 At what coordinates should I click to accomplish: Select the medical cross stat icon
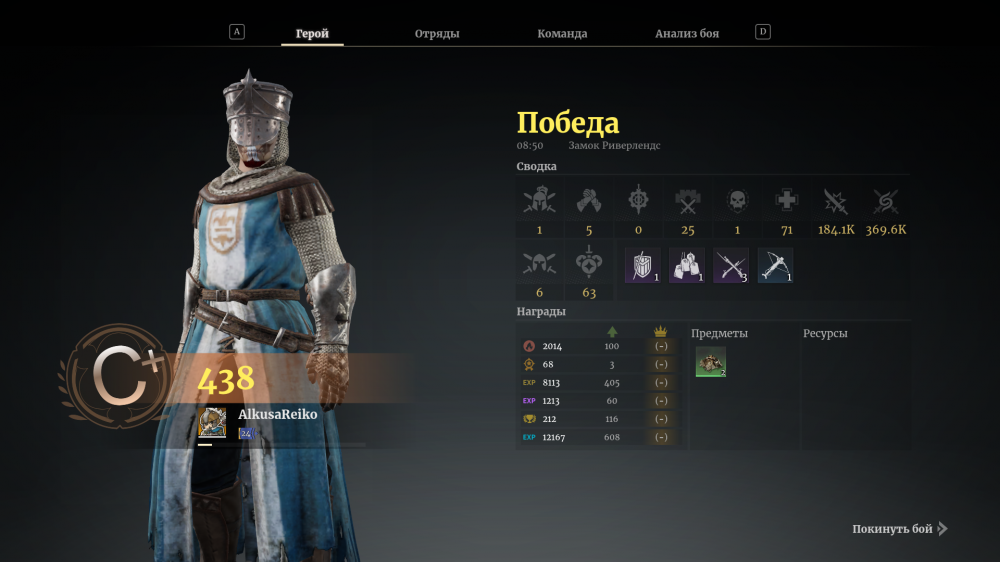[787, 200]
